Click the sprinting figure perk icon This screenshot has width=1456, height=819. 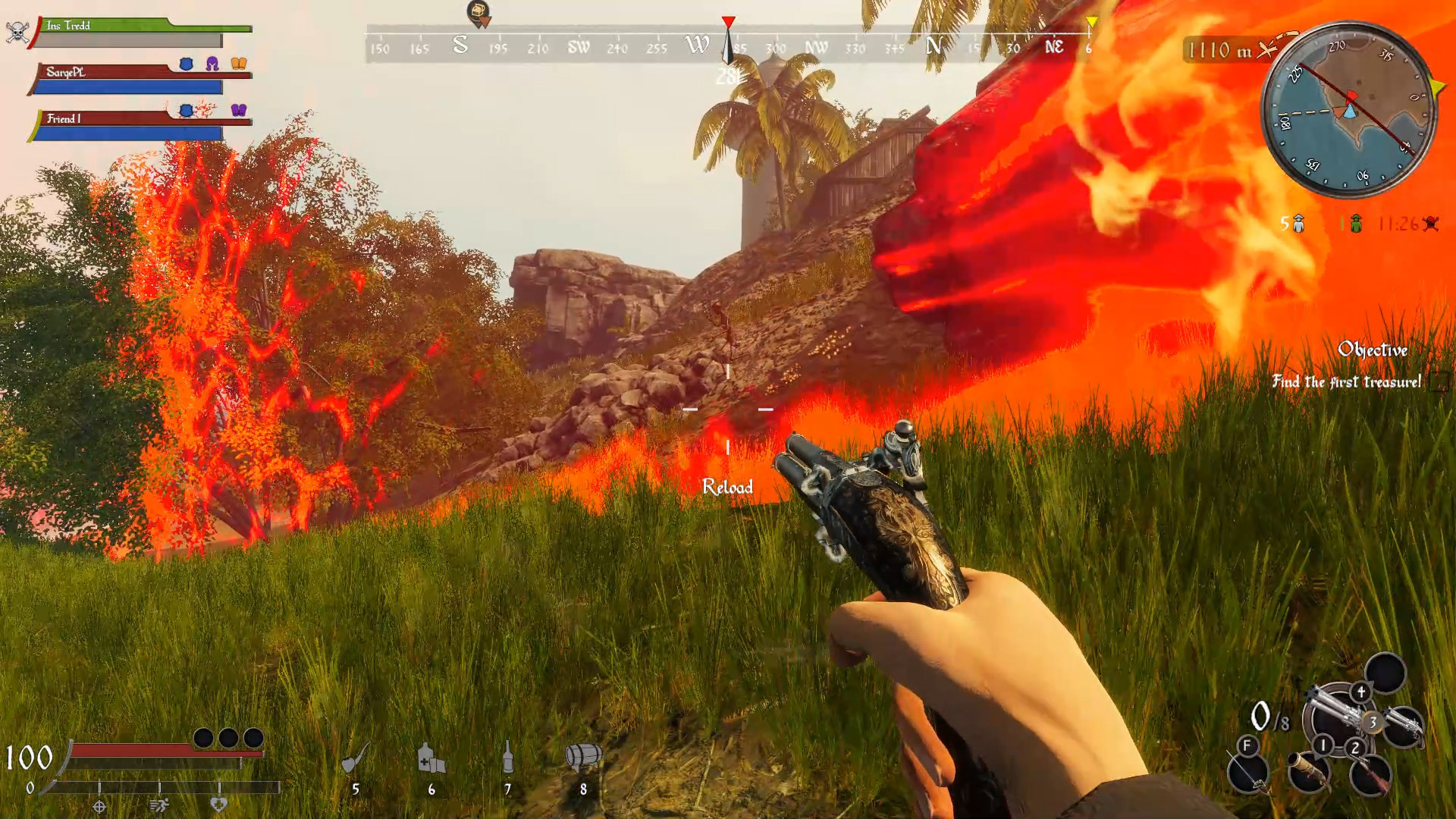click(159, 806)
